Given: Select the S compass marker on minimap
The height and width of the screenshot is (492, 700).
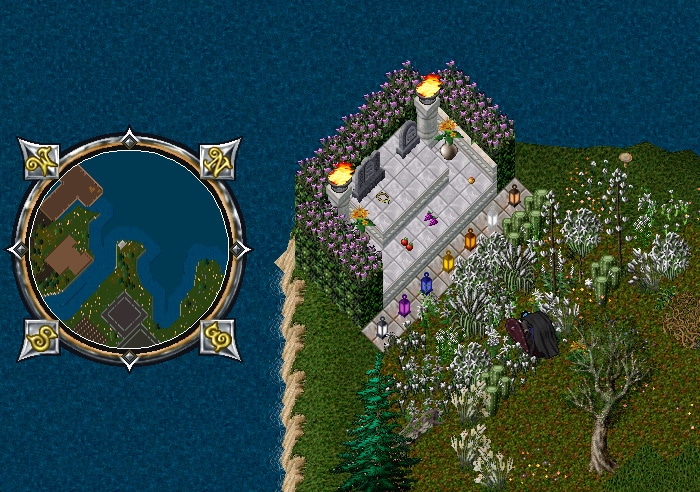Looking at the screenshot, I should click(x=39, y=337).
